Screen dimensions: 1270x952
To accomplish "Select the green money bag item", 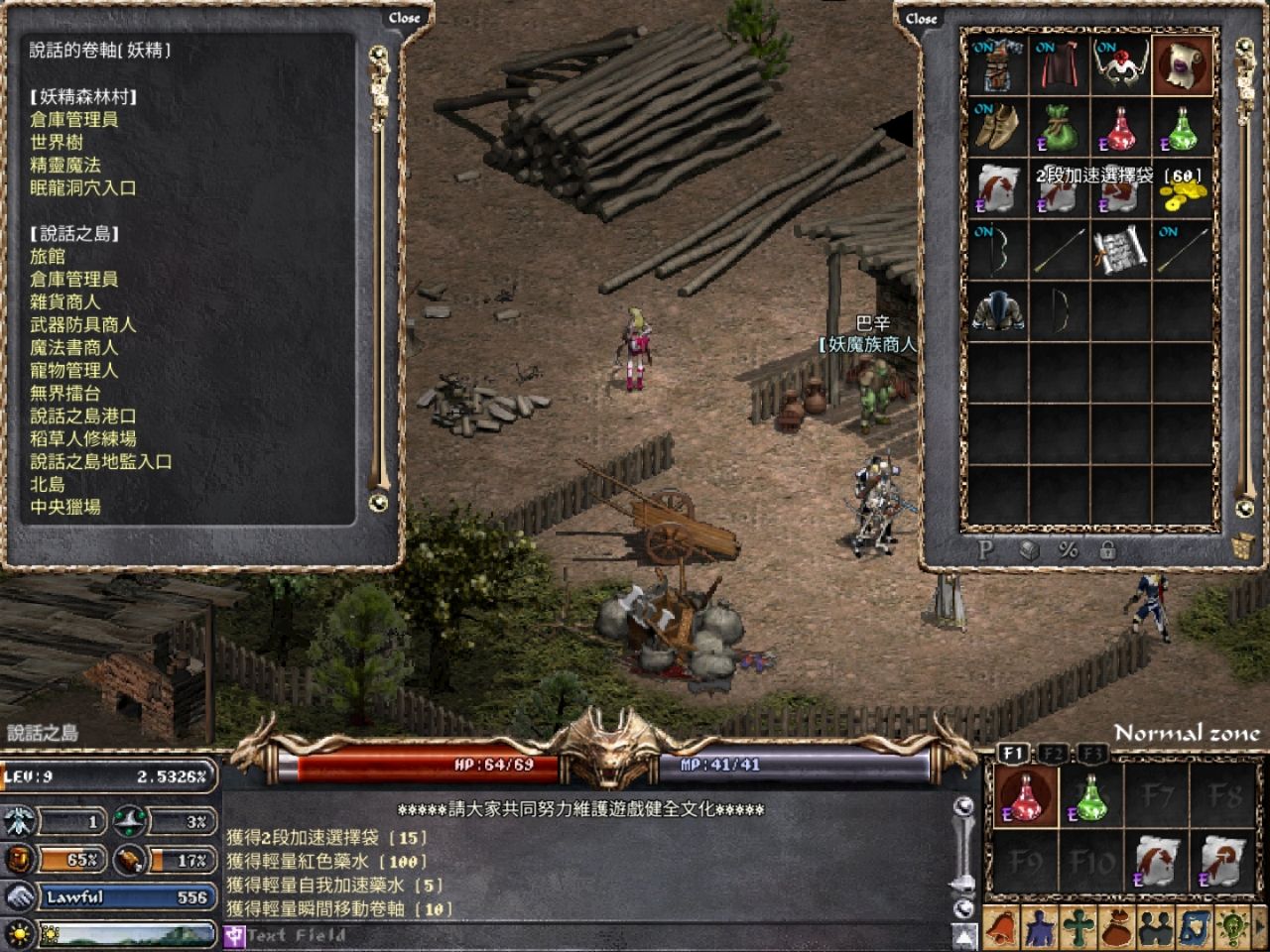I will click(1059, 127).
